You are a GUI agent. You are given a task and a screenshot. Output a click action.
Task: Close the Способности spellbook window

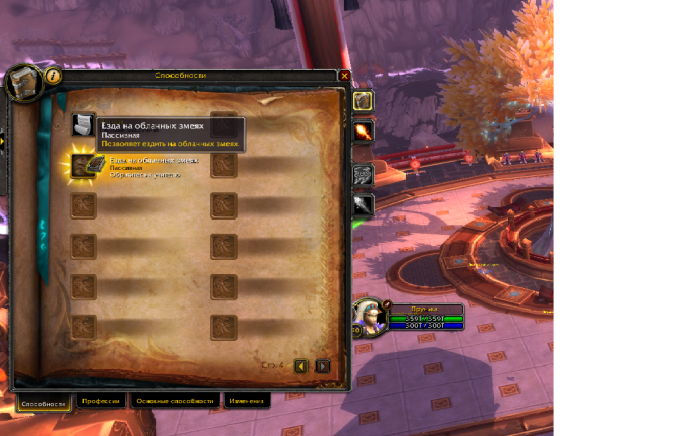point(344,76)
